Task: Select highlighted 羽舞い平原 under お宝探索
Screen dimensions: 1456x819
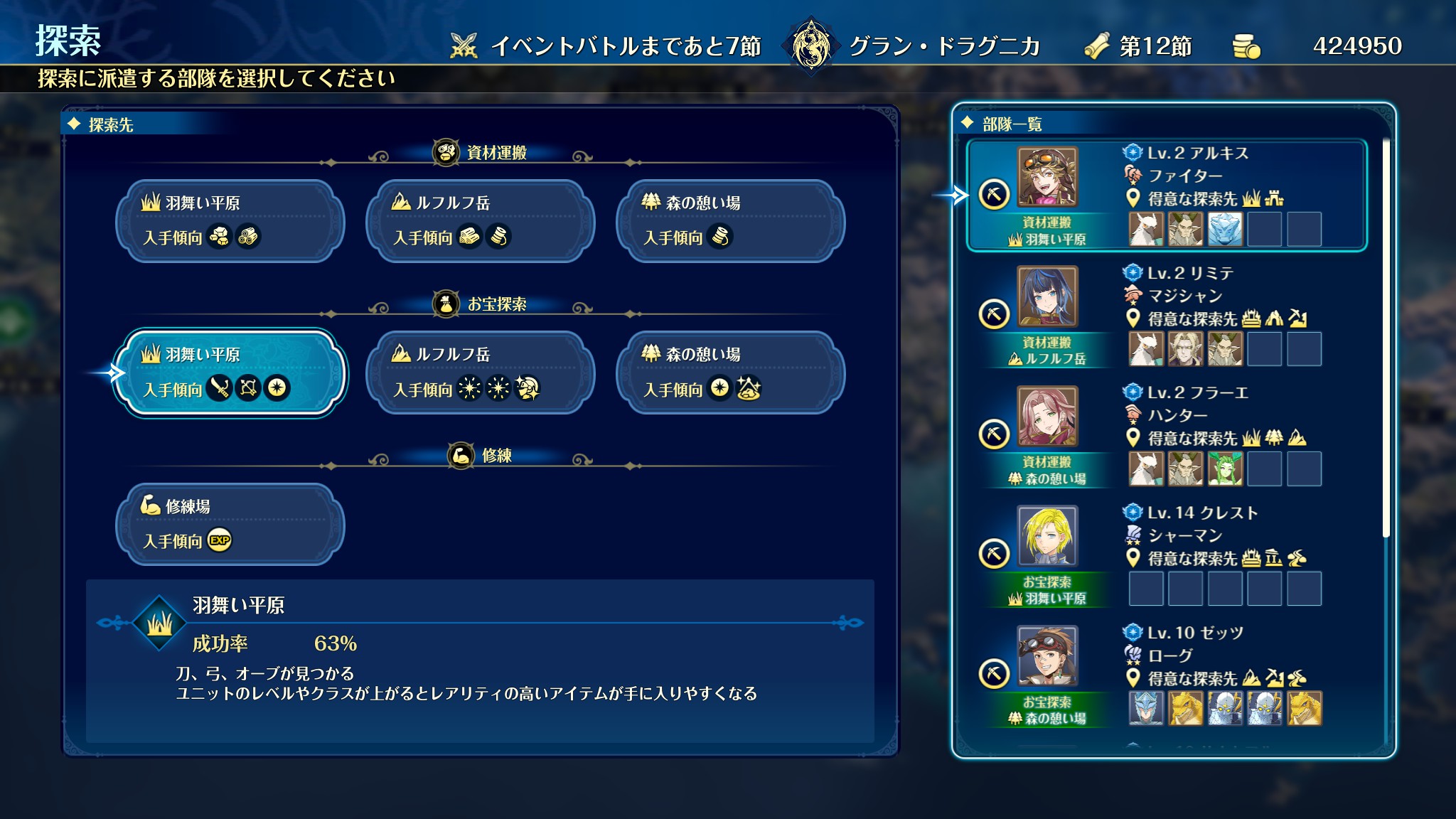Action: coord(230,373)
